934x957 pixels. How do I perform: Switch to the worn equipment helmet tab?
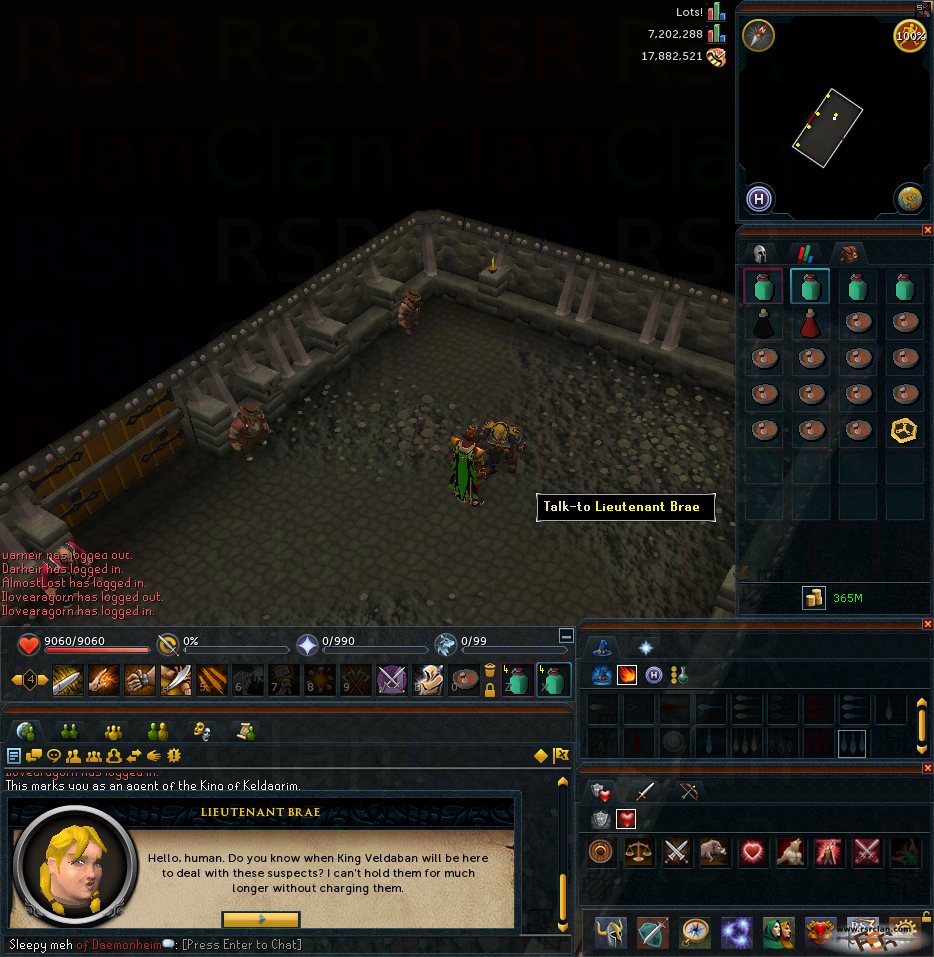pos(760,253)
